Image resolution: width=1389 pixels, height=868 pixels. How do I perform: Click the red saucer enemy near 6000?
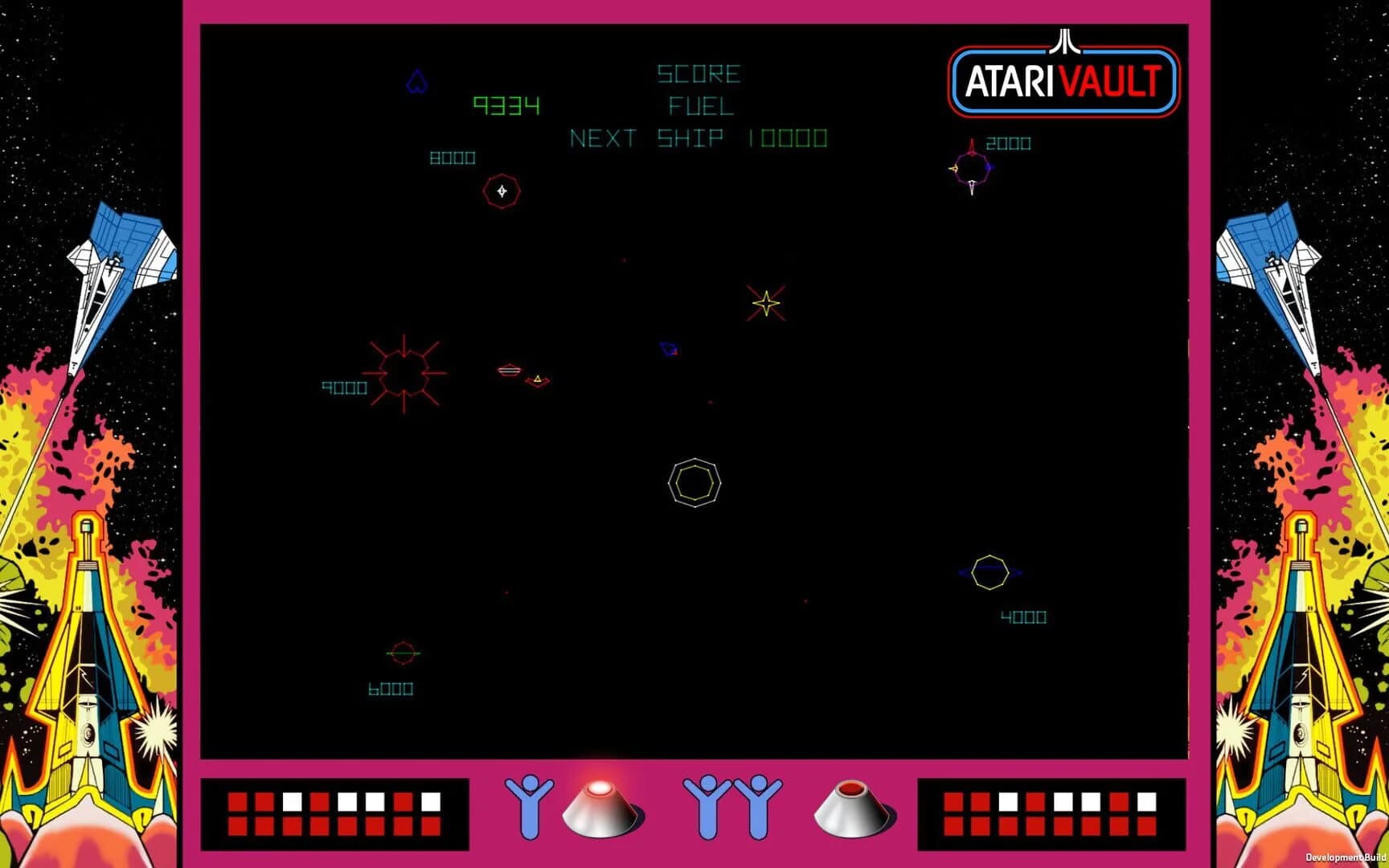(x=402, y=653)
